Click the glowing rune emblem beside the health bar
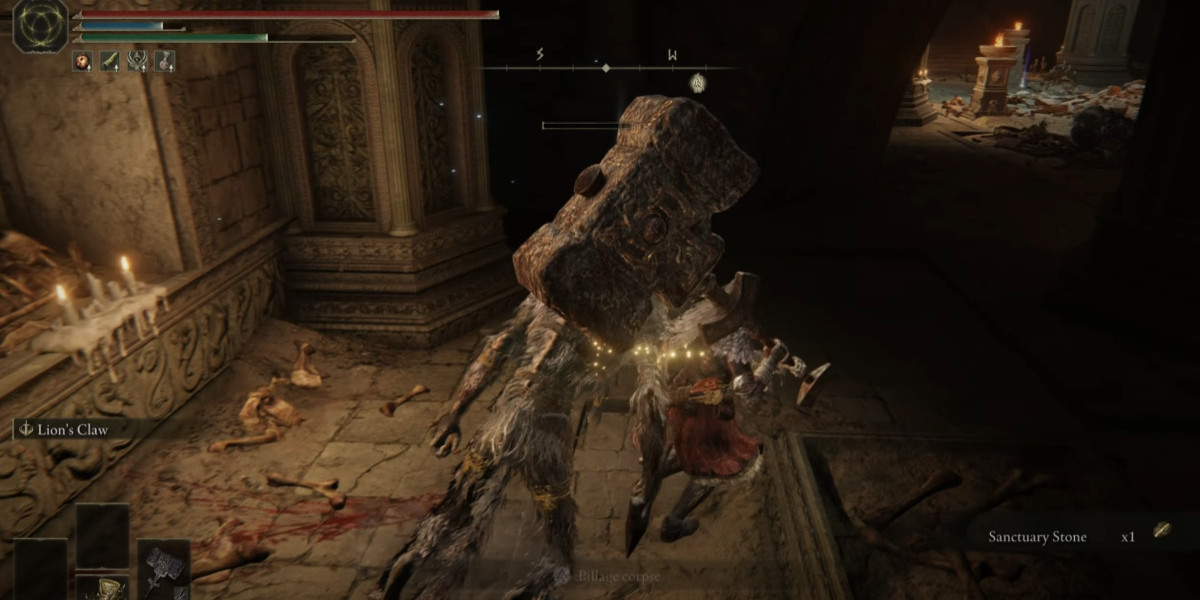The width and height of the screenshot is (1200, 600). (40, 25)
